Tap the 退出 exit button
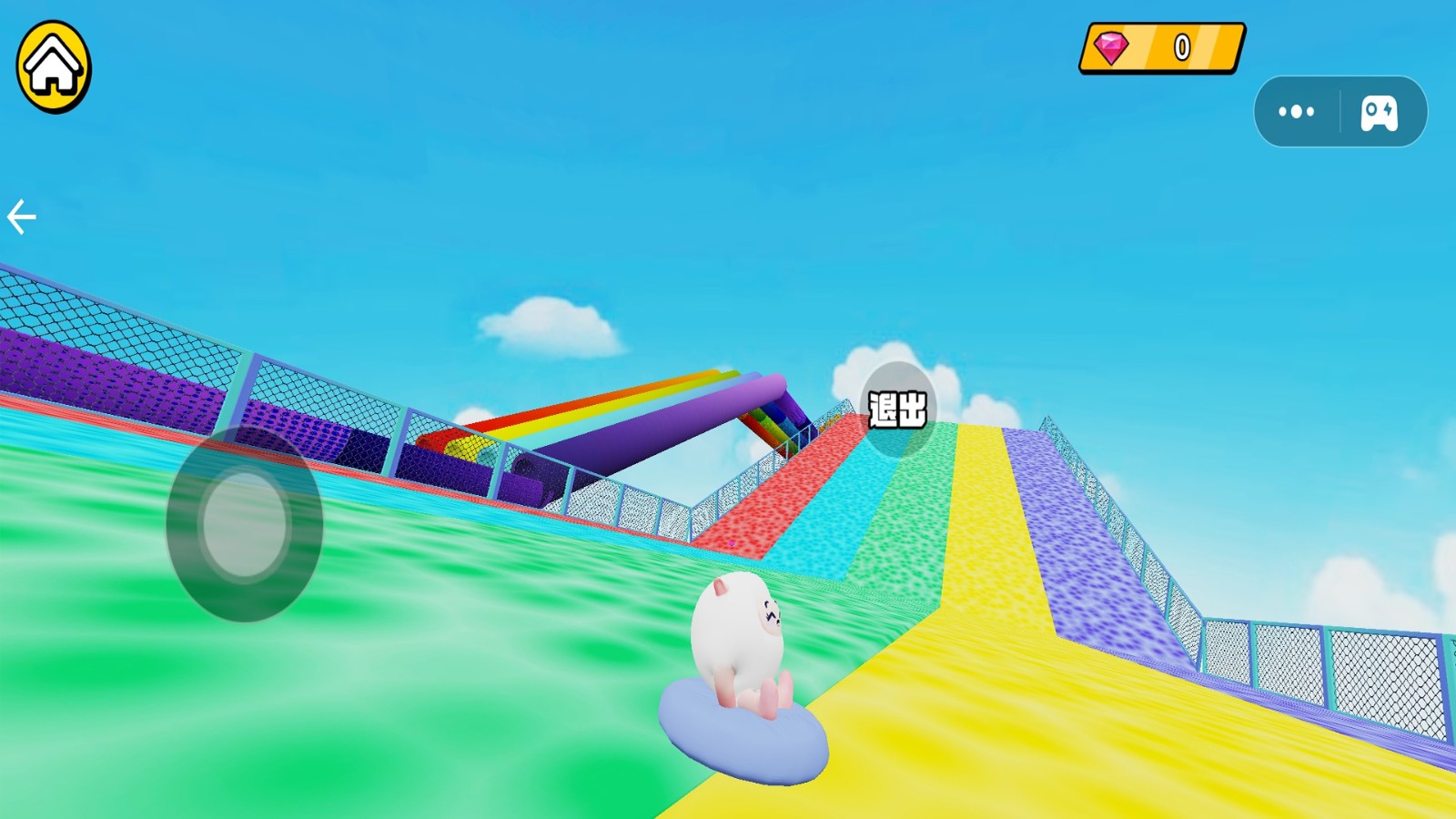The height and width of the screenshot is (819, 1456). coord(897,409)
